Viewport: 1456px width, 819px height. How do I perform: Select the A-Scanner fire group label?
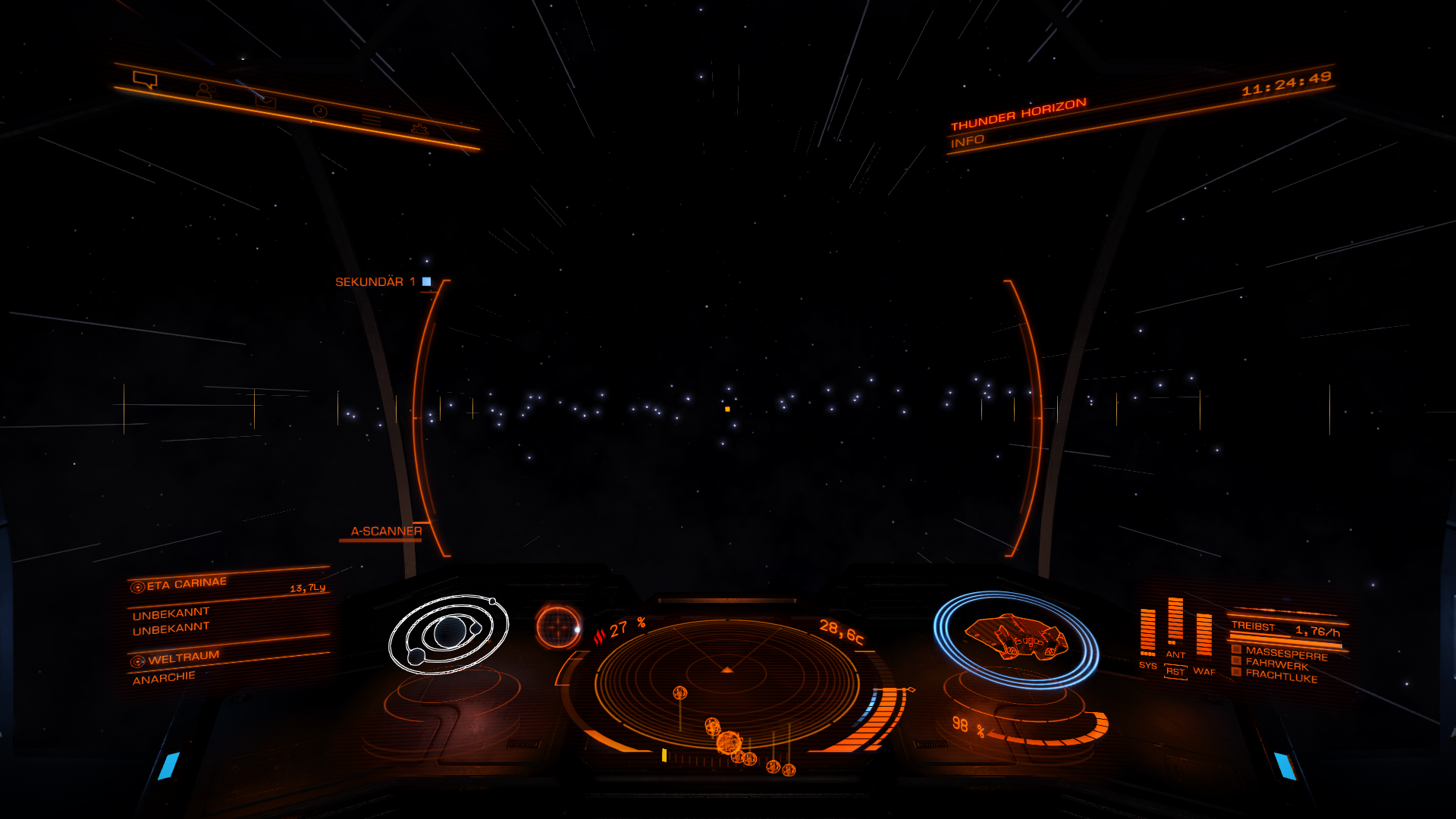coord(386,532)
